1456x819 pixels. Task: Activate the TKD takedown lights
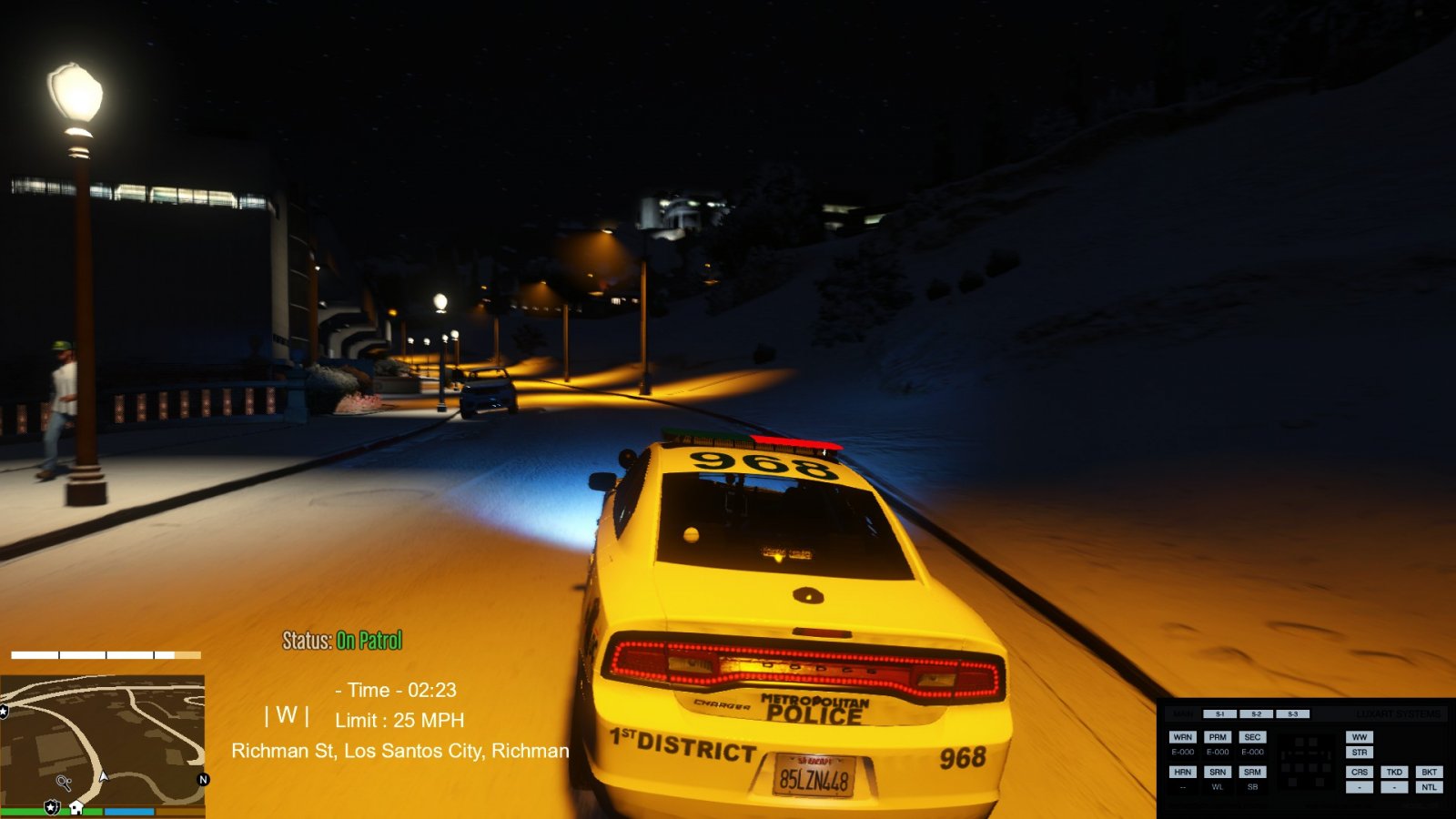[1394, 772]
